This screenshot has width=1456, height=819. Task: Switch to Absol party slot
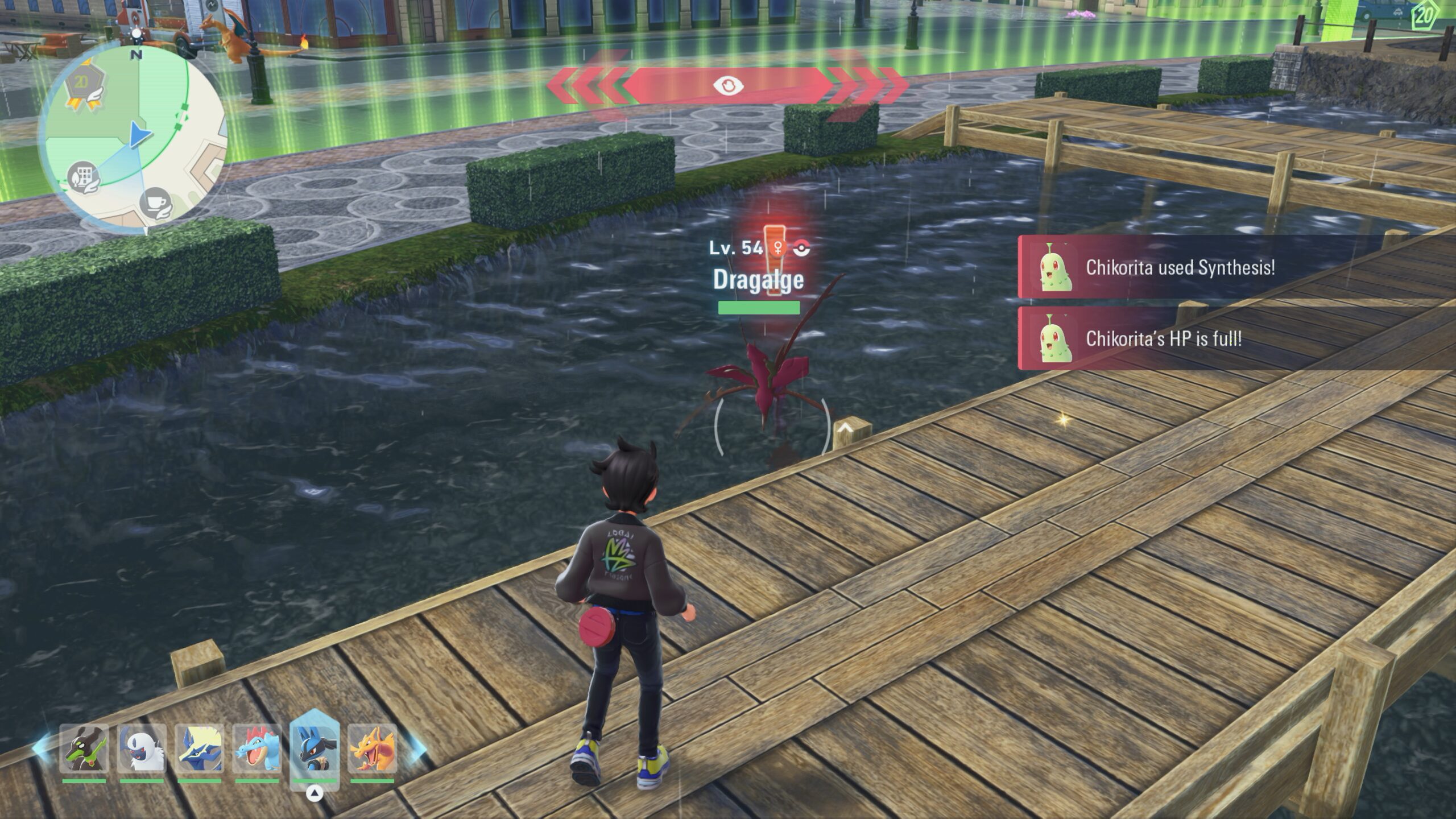coord(142,748)
